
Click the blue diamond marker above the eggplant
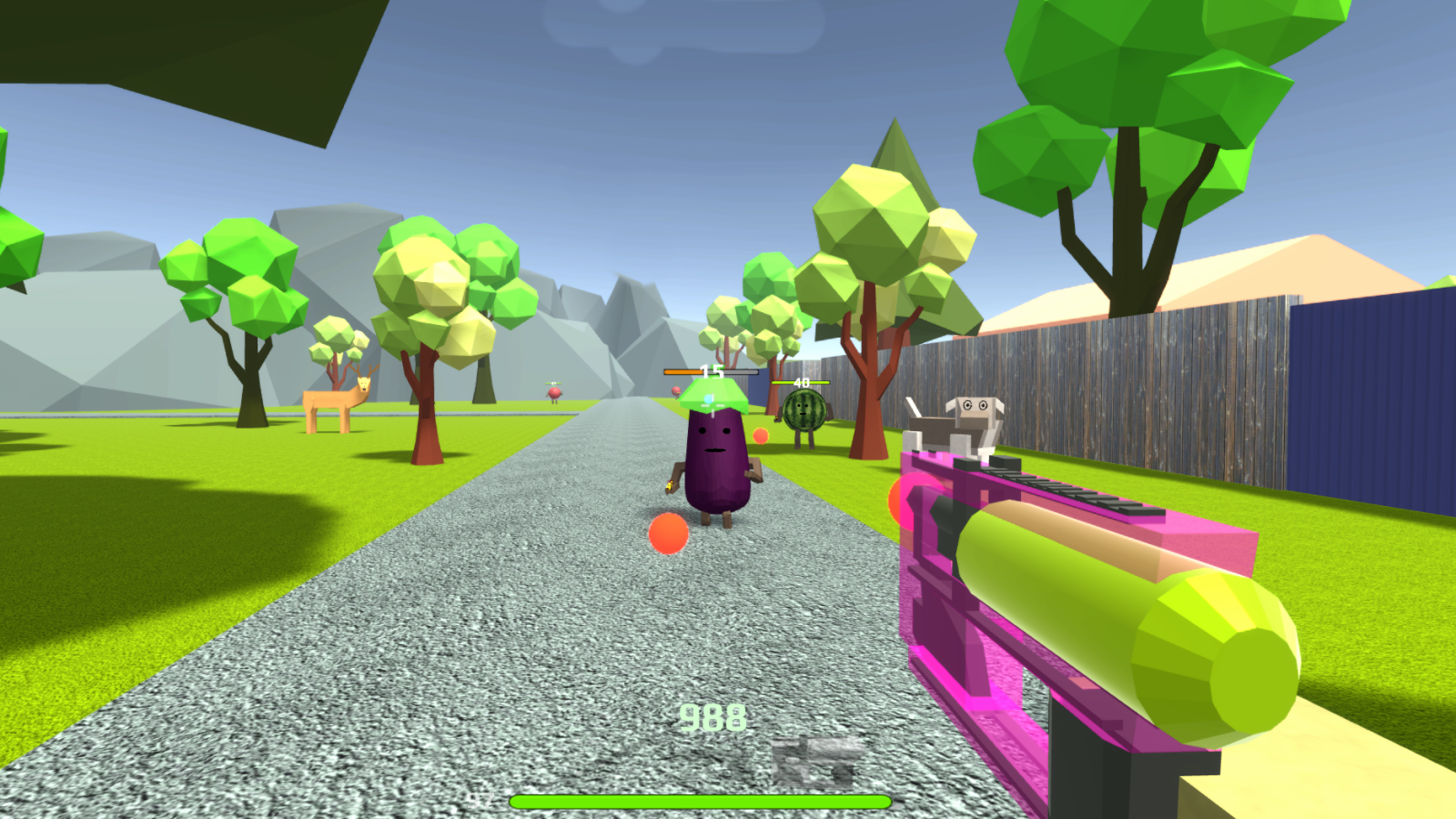point(706,398)
